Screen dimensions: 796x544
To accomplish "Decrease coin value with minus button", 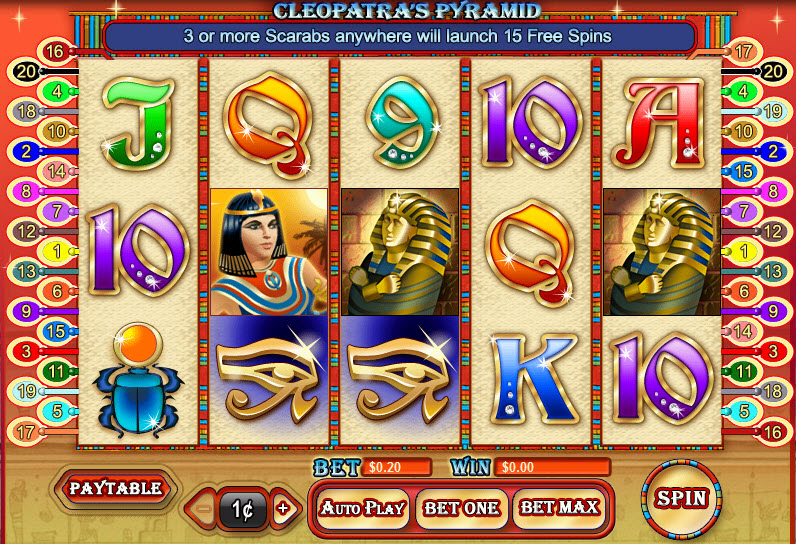I will [203, 509].
